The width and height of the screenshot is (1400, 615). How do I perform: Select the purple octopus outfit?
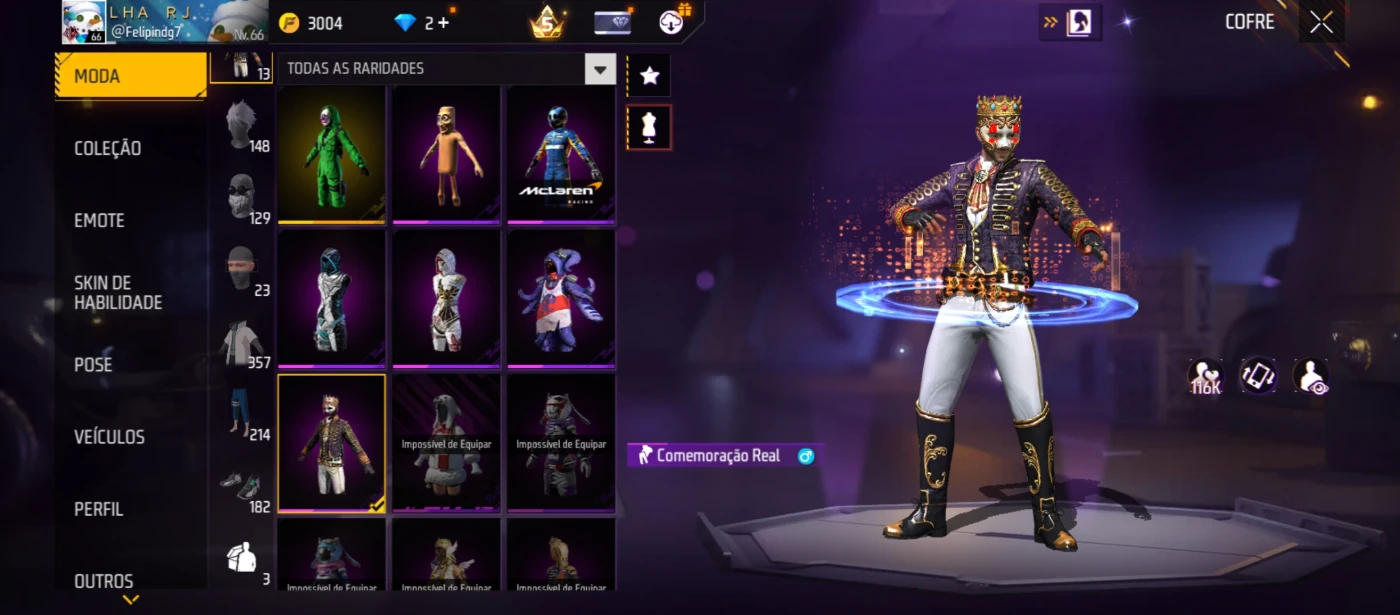point(560,298)
